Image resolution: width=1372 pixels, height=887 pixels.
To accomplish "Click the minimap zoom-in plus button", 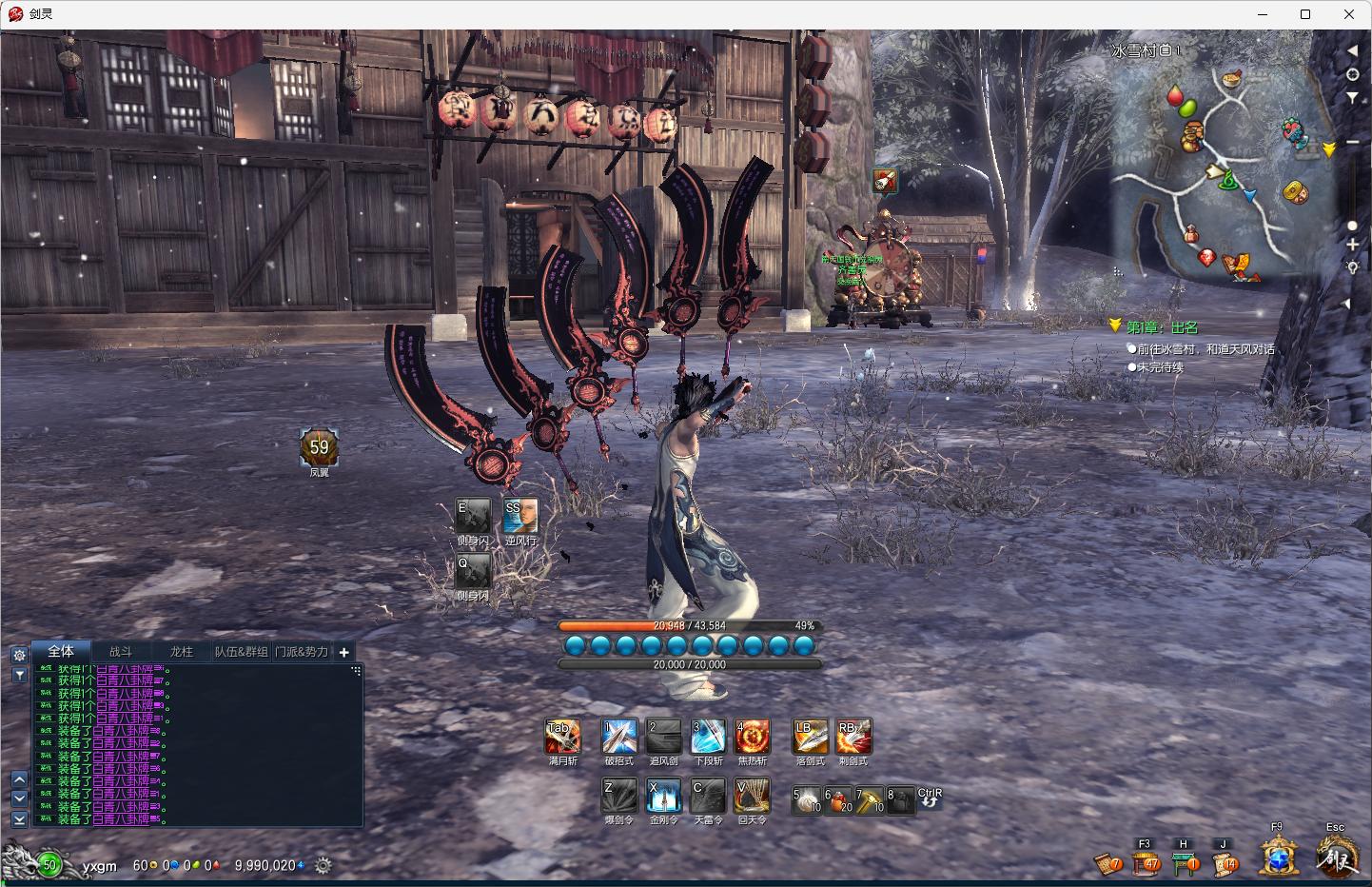I will click(x=1352, y=246).
